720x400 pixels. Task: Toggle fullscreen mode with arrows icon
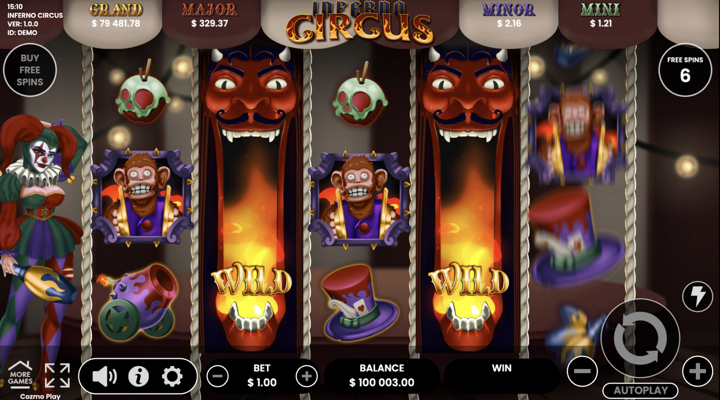click(x=57, y=375)
